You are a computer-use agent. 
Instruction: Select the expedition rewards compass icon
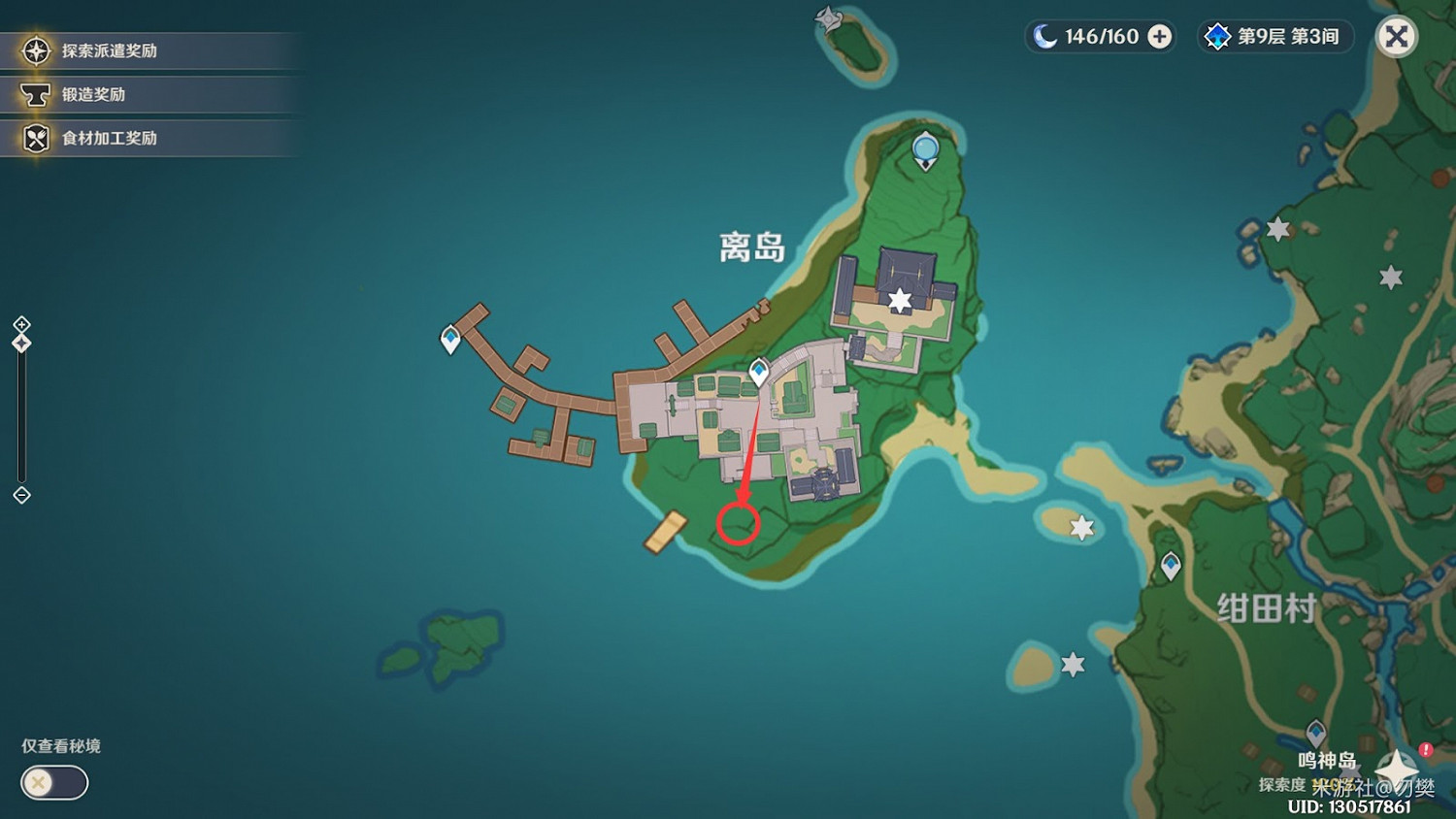click(x=35, y=51)
